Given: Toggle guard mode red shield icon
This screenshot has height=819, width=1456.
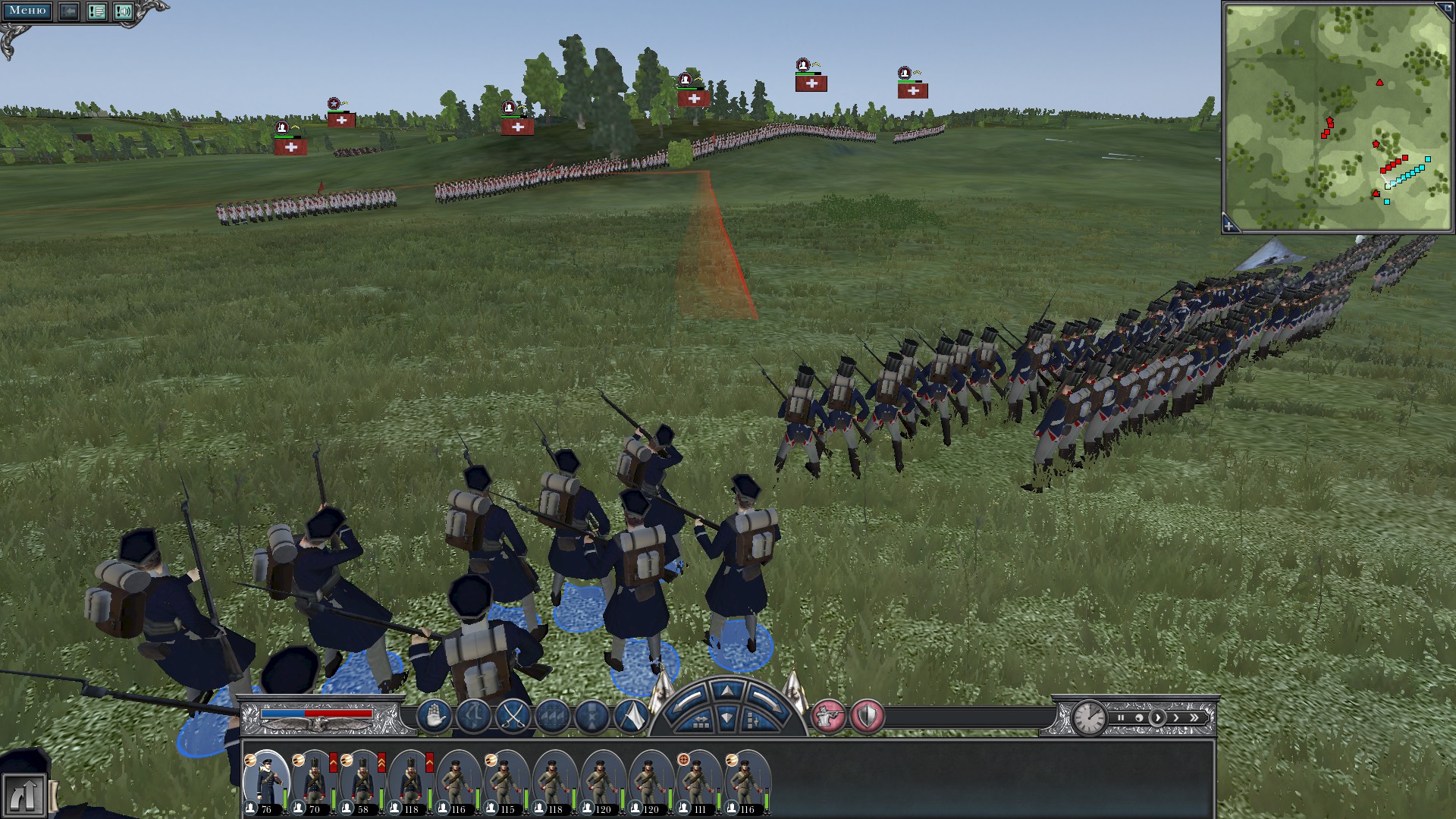Looking at the screenshot, I should pos(867,716).
